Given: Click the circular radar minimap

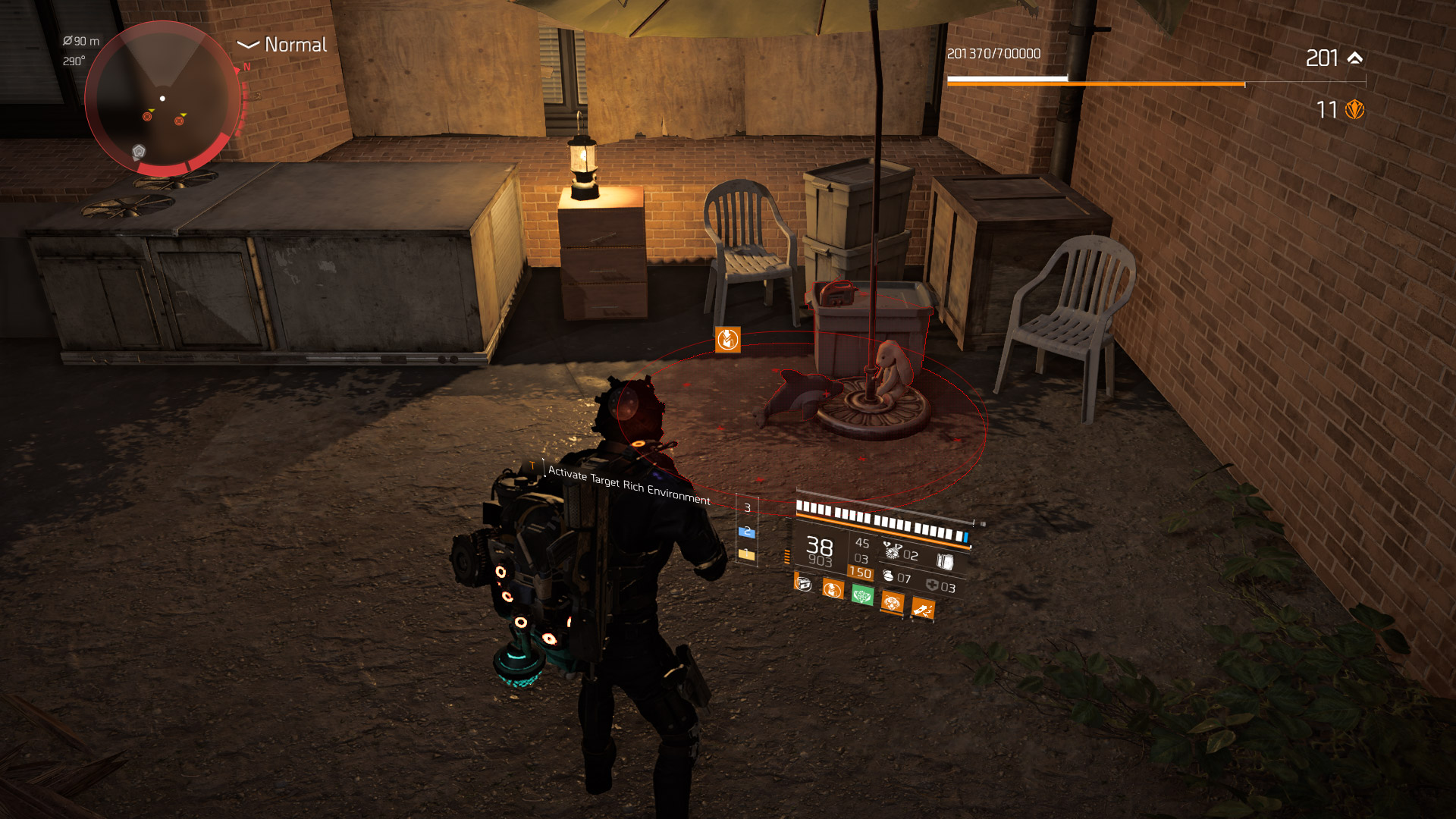Looking at the screenshot, I should coord(162,99).
